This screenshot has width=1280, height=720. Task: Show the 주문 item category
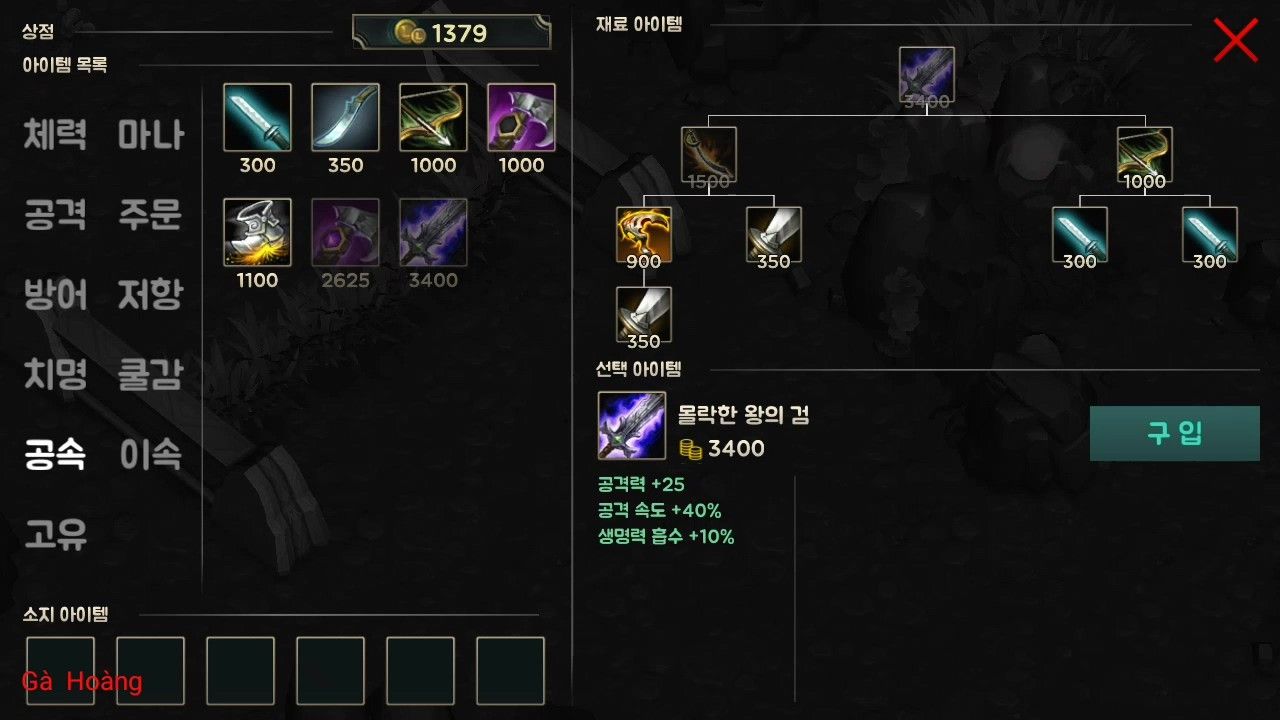[x=150, y=214]
